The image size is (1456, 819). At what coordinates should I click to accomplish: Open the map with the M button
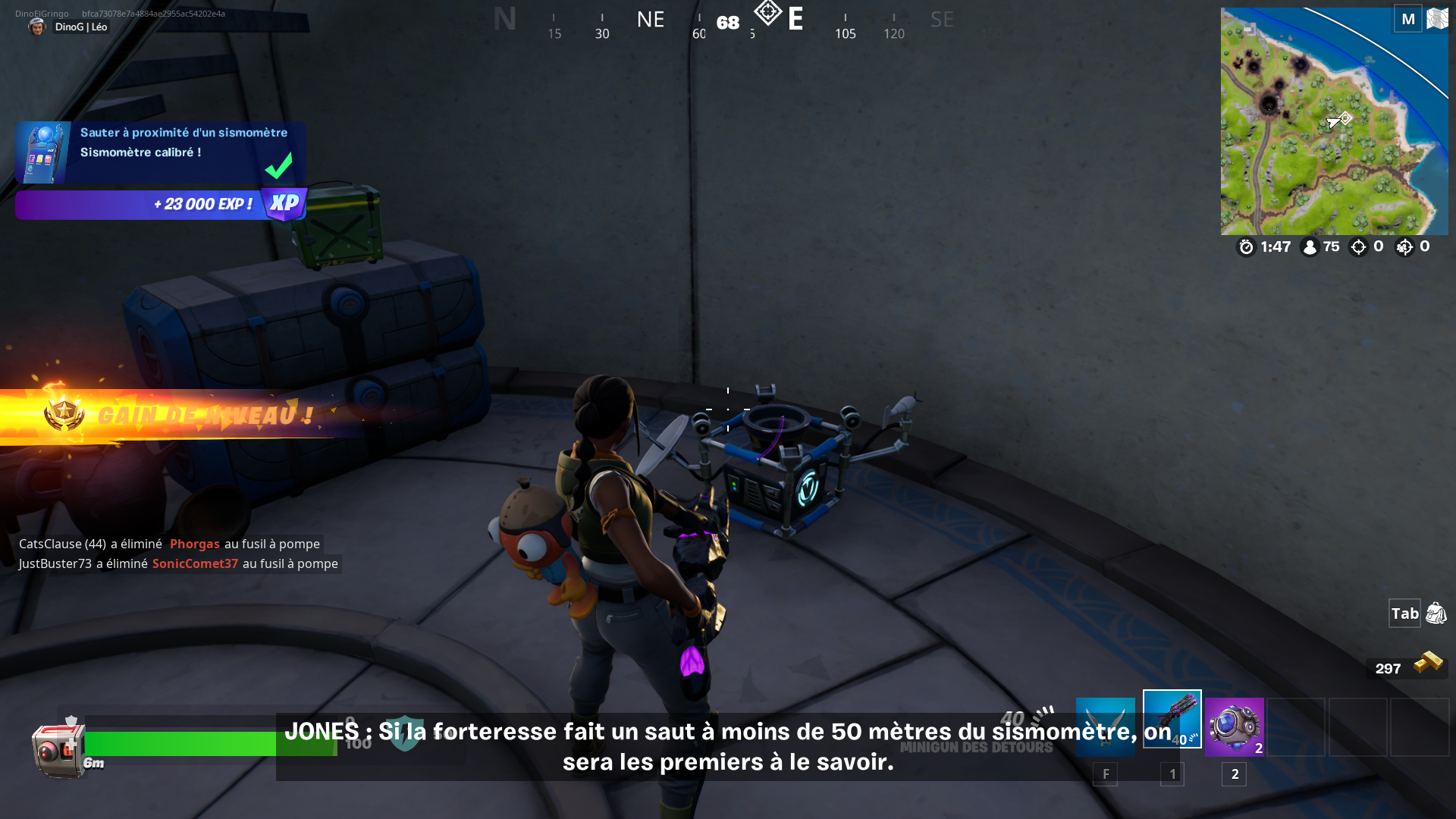[1408, 19]
